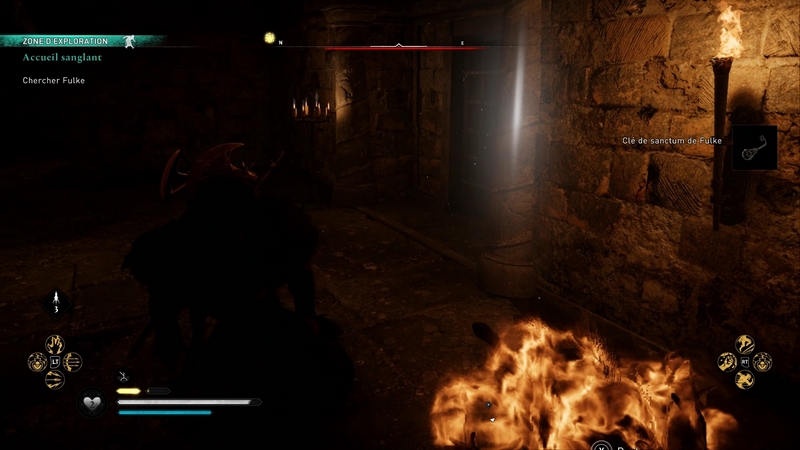Click the bottom ability in the melee wheel
800x450 pixels.
coord(745,379)
